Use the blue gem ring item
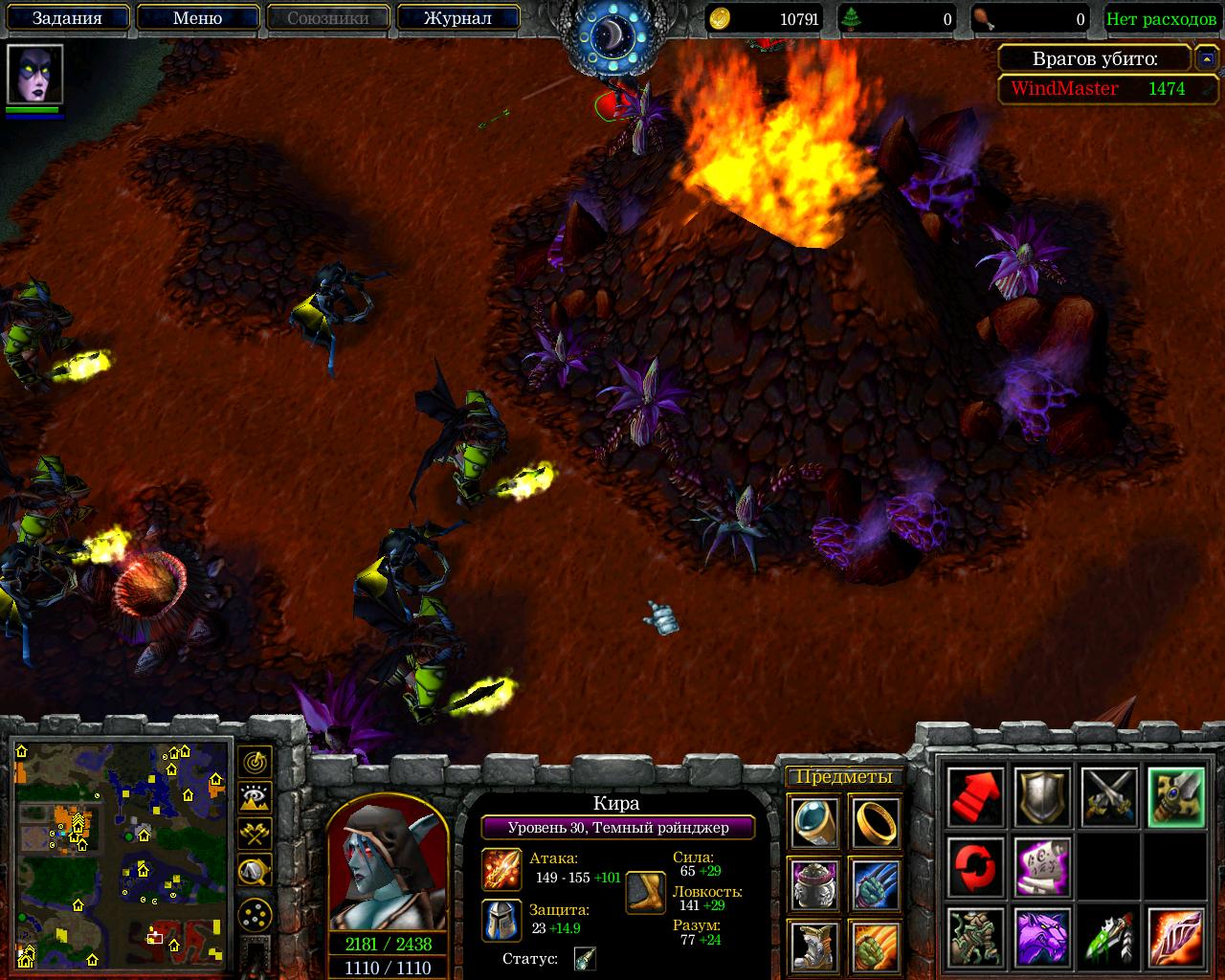 click(x=814, y=822)
